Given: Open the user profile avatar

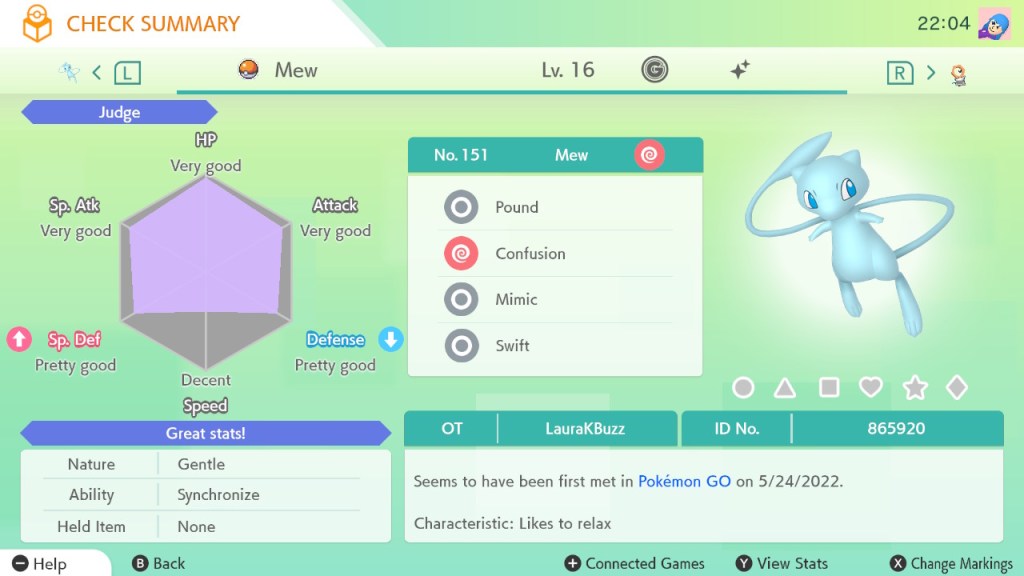Looking at the screenshot, I should [994, 23].
